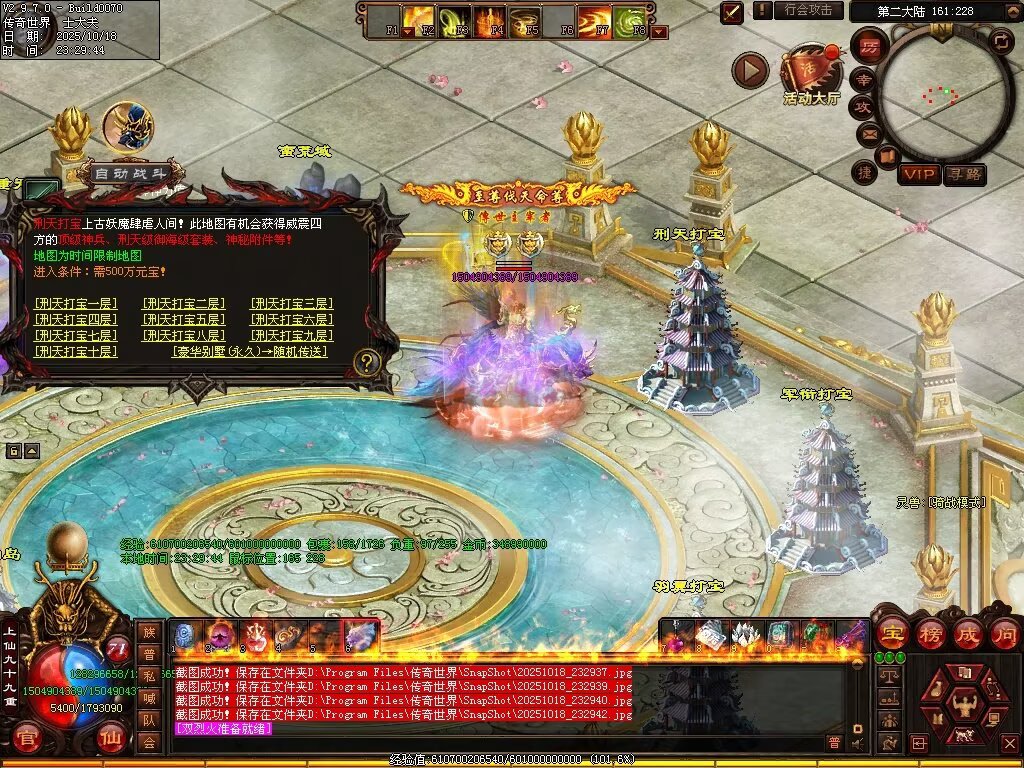Open the VIP panel
1024x768 pixels.
pos(918,174)
